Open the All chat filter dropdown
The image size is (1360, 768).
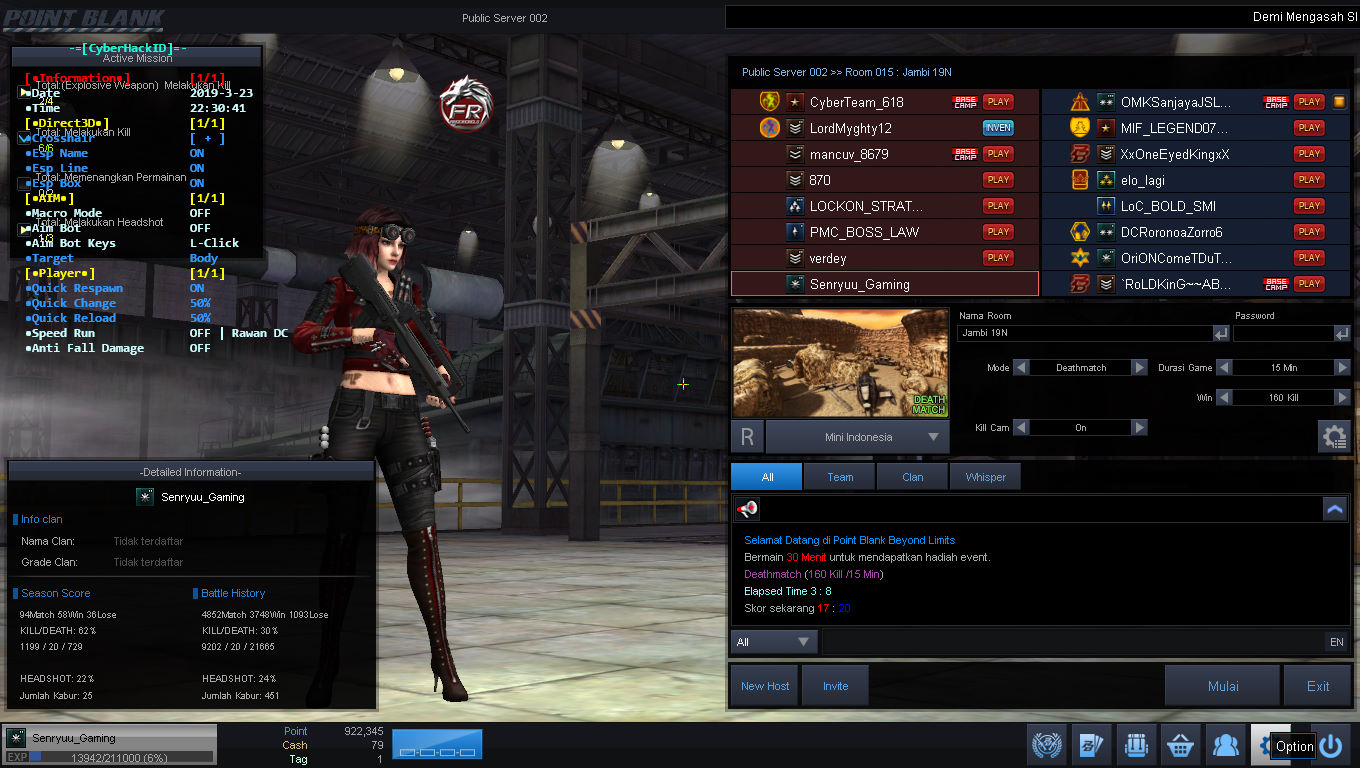[x=773, y=641]
